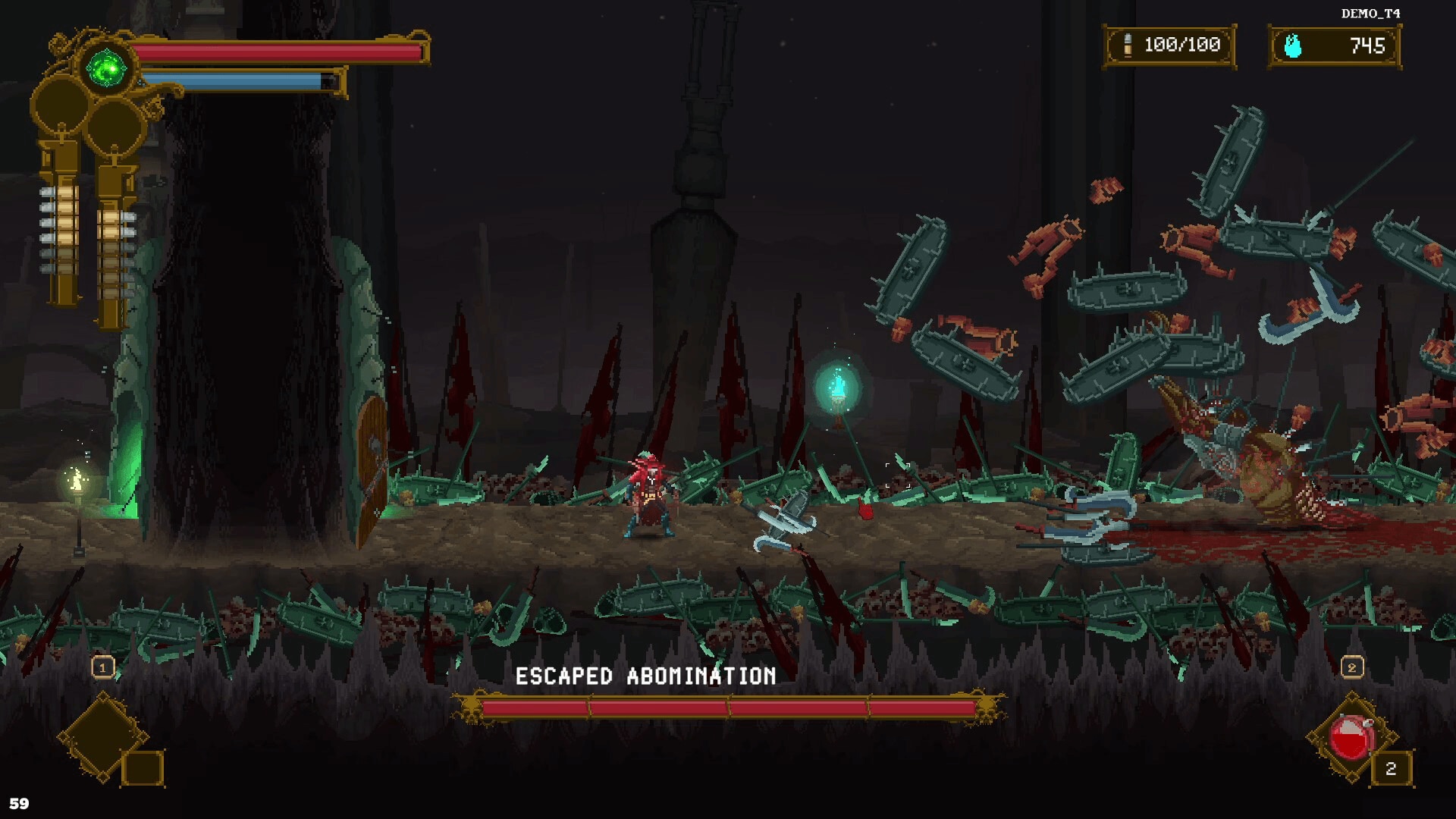Image resolution: width=1456 pixels, height=819 pixels.
Task: Use the red health potion flask
Action: click(1351, 737)
